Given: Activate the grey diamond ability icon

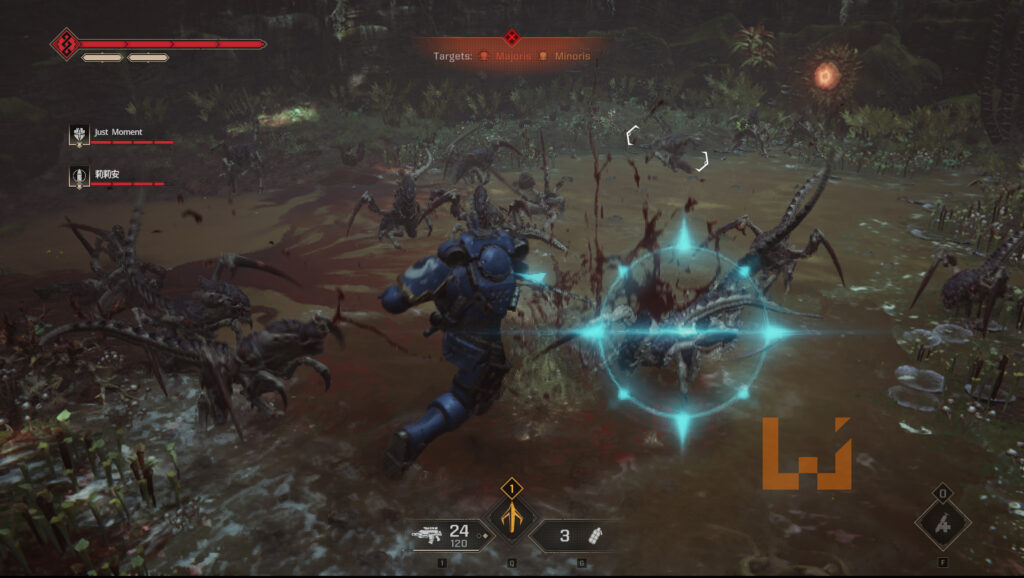Looking at the screenshot, I should click(942, 522).
